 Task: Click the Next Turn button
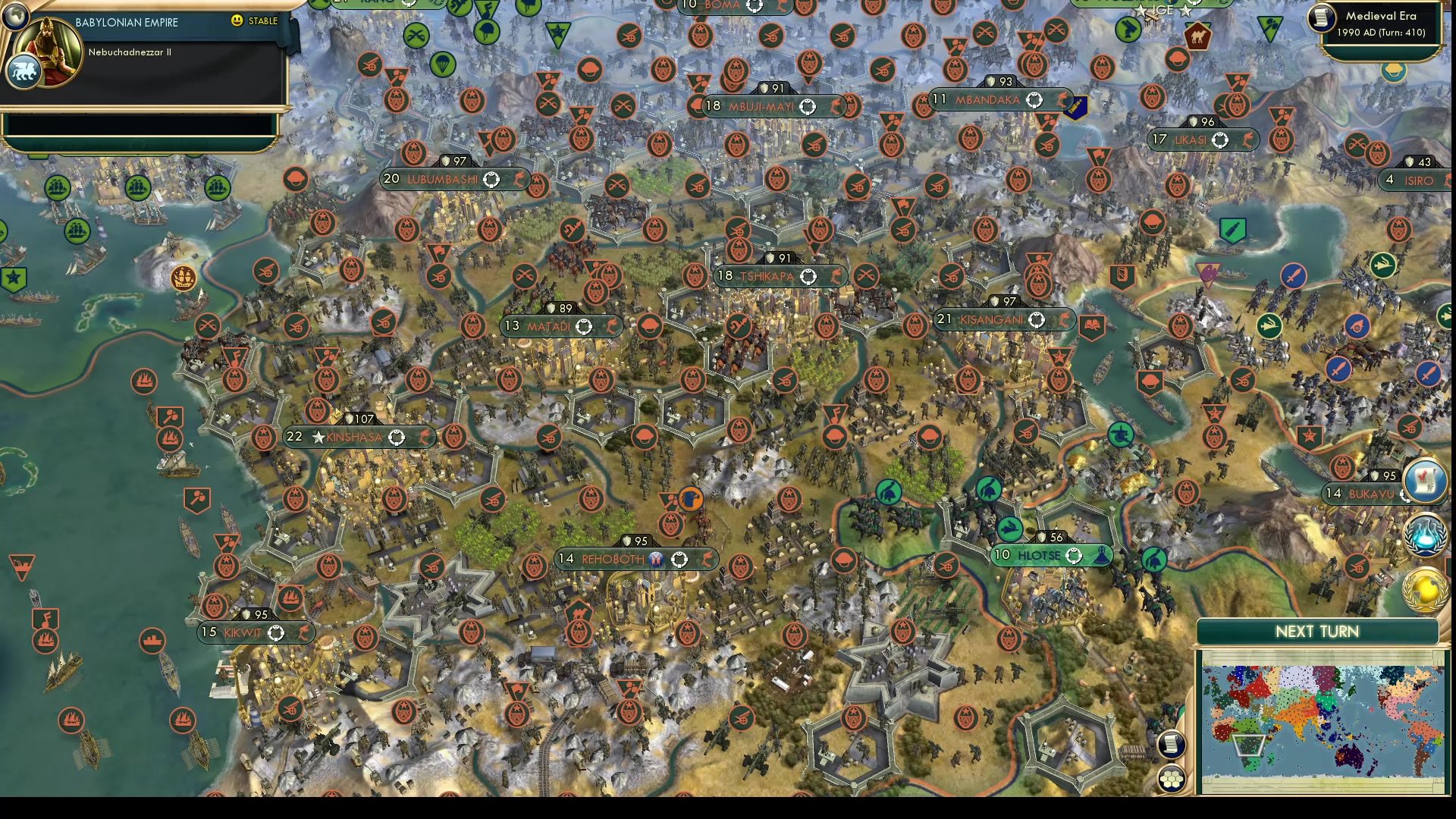pyautogui.click(x=1318, y=631)
